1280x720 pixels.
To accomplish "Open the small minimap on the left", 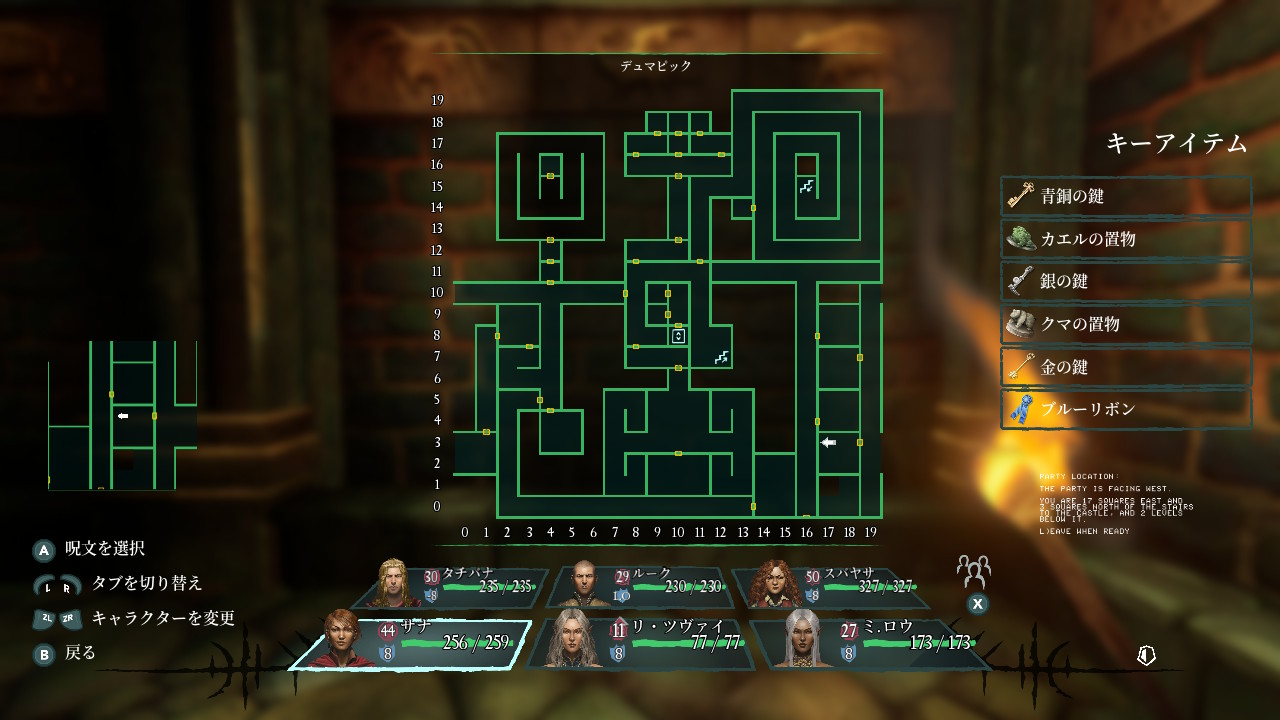I will point(122,415).
